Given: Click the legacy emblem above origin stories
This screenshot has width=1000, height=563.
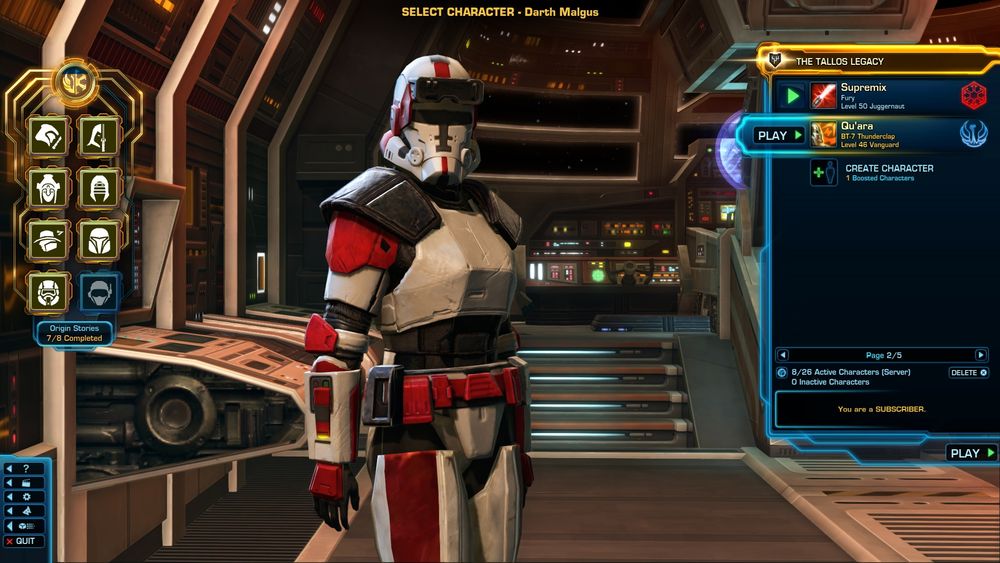Looking at the screenshot, I should 74,81.
